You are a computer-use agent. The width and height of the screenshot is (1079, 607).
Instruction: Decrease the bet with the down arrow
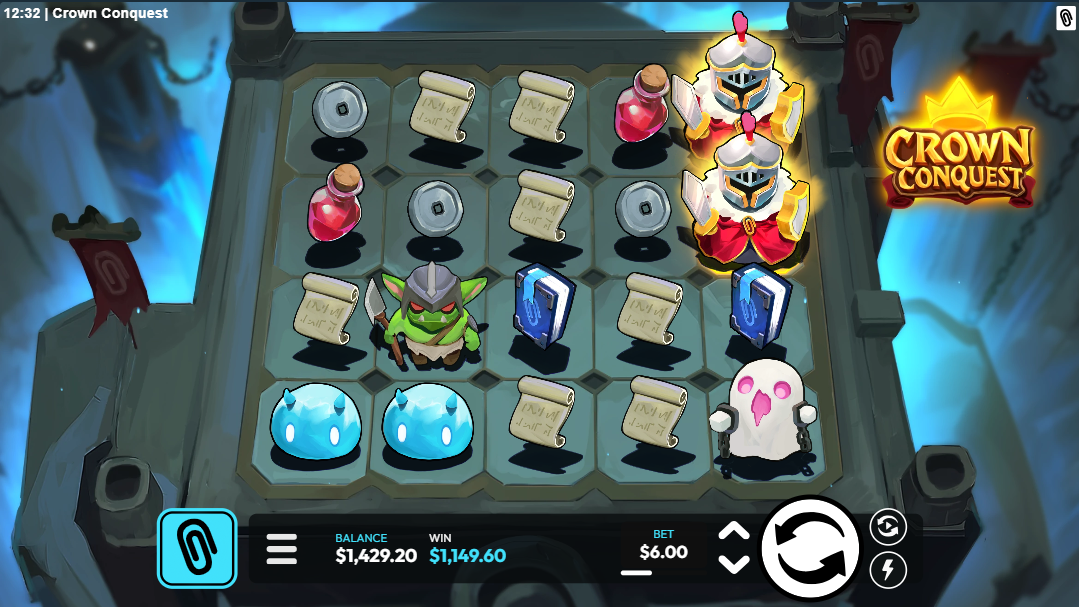pos(734,564)
